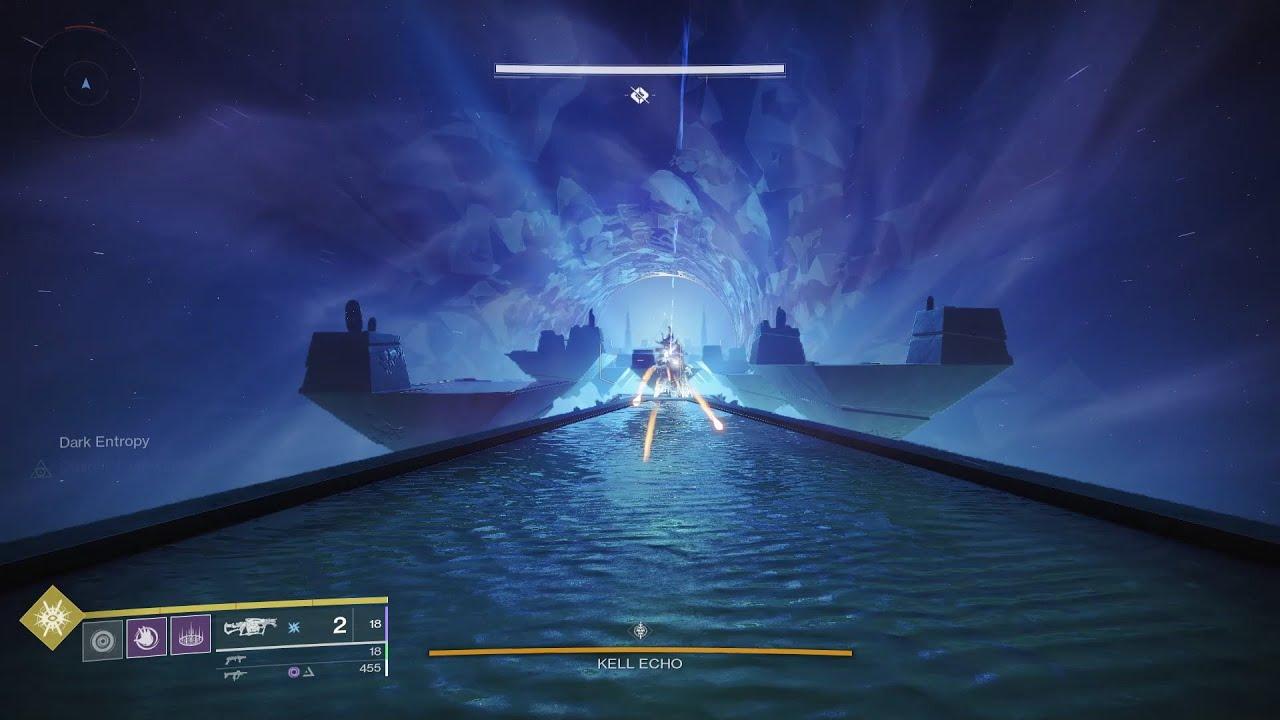Click the boss health bar at top center
This screenshot has height=720, width=1280.
tap(639, 67)
